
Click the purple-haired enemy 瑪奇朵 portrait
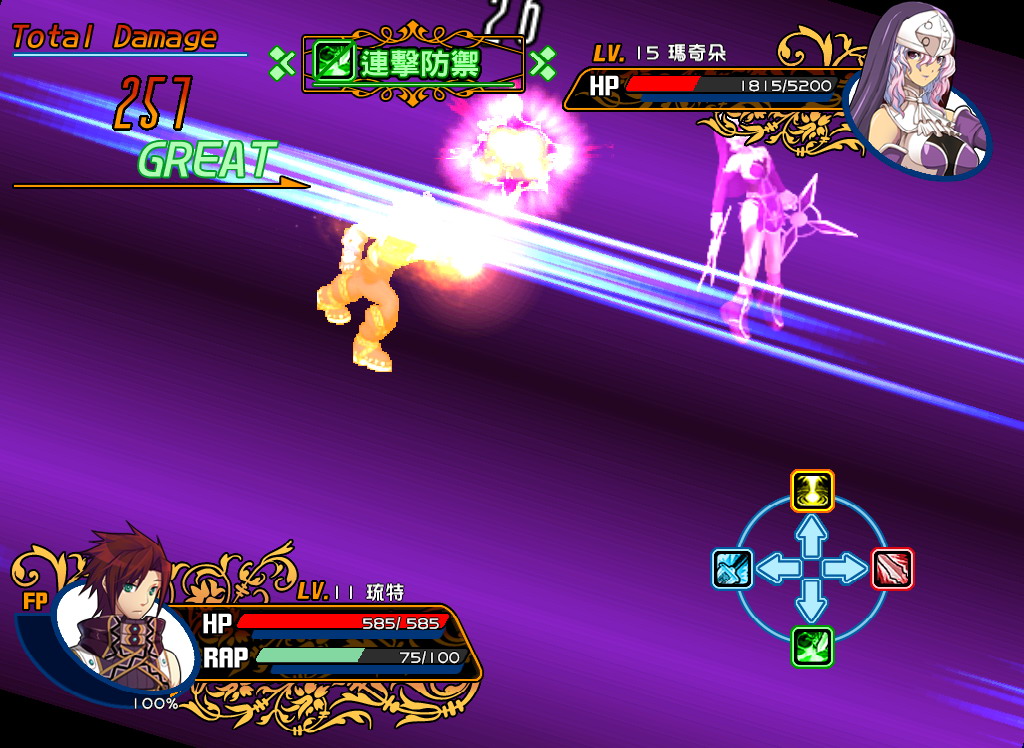918,96
